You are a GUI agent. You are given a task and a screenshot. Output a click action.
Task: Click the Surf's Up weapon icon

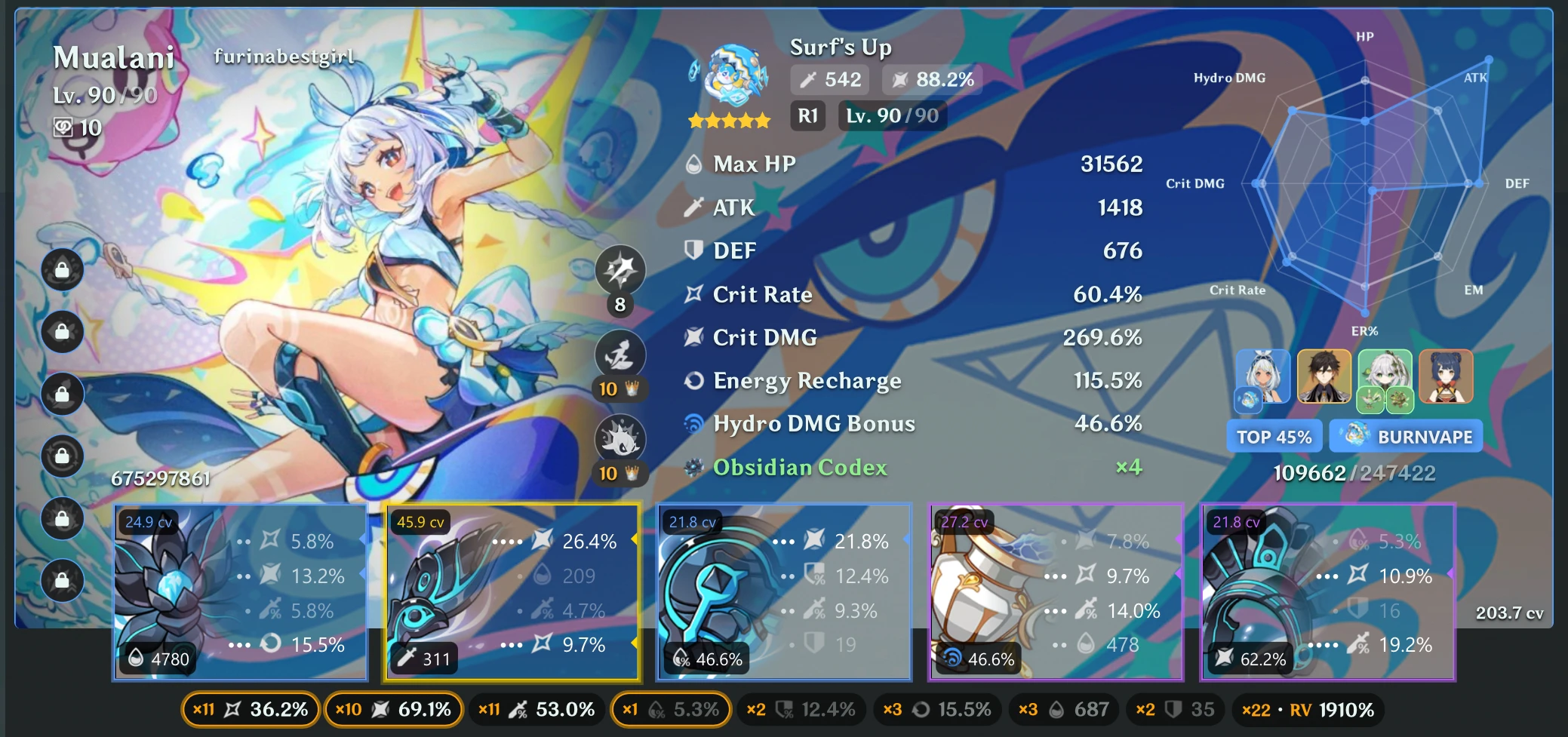pyautogui.click(x=729, y=79)
